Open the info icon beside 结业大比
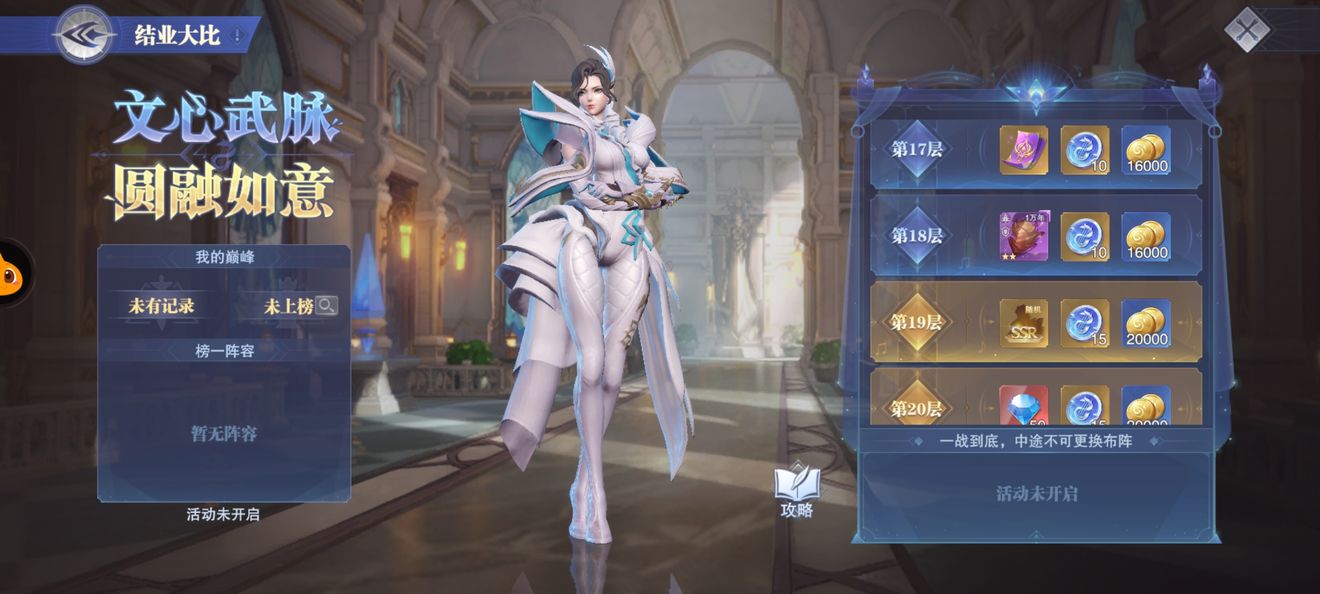 pyautogui.click(x=237, y=36)
